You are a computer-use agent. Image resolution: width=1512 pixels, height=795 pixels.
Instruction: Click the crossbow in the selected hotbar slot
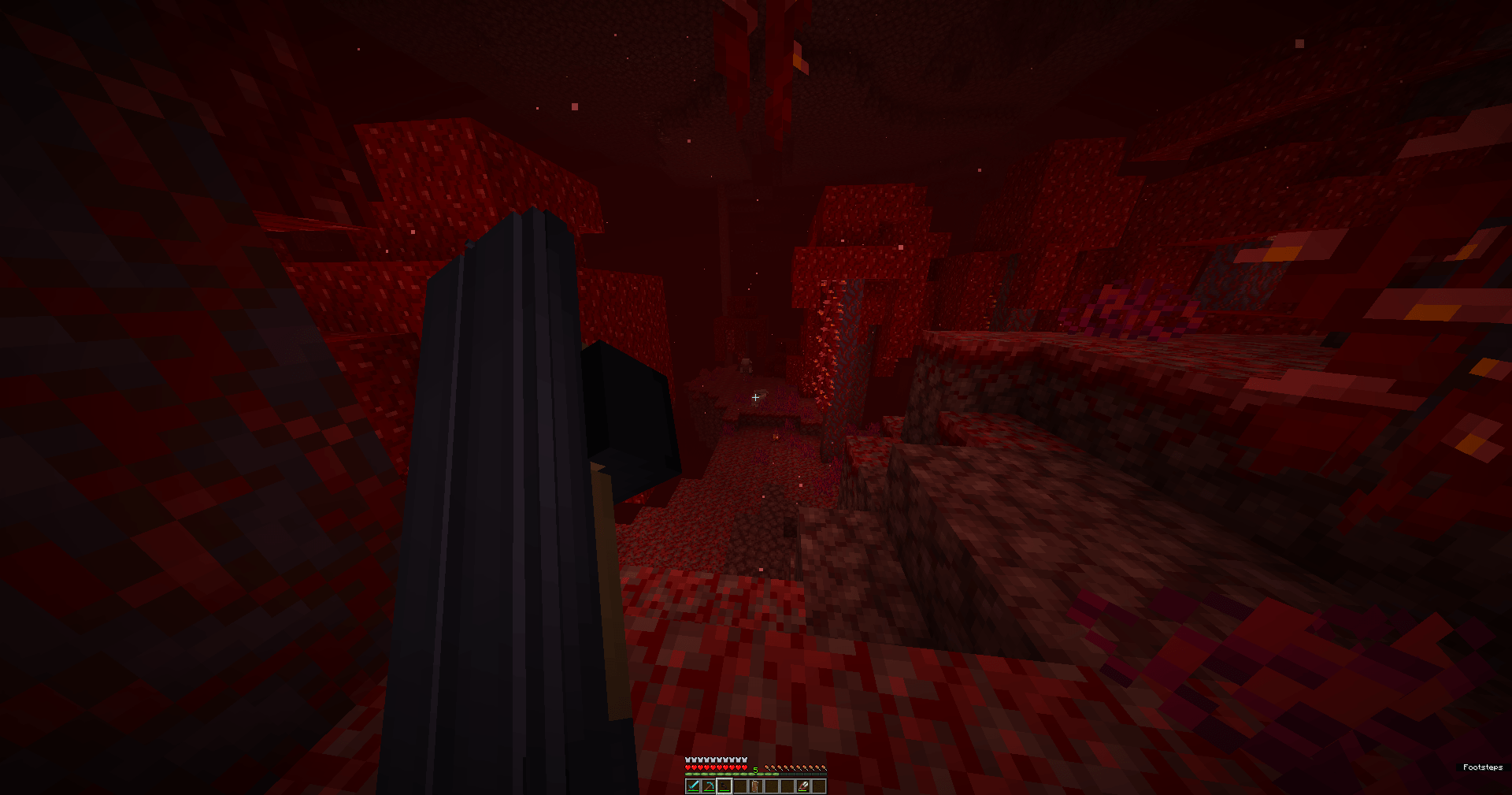(x=724, y=786)
